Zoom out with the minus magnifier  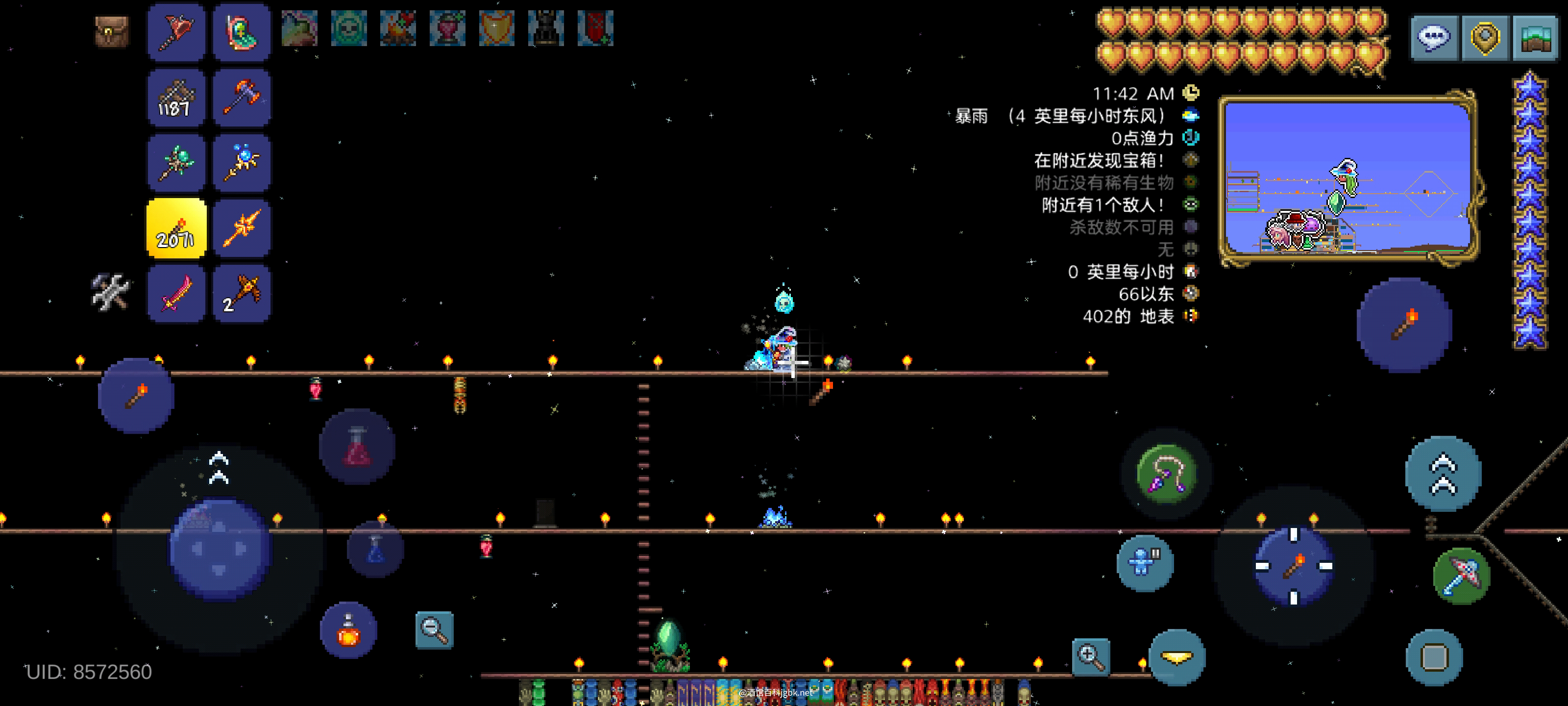coord(434,630)
